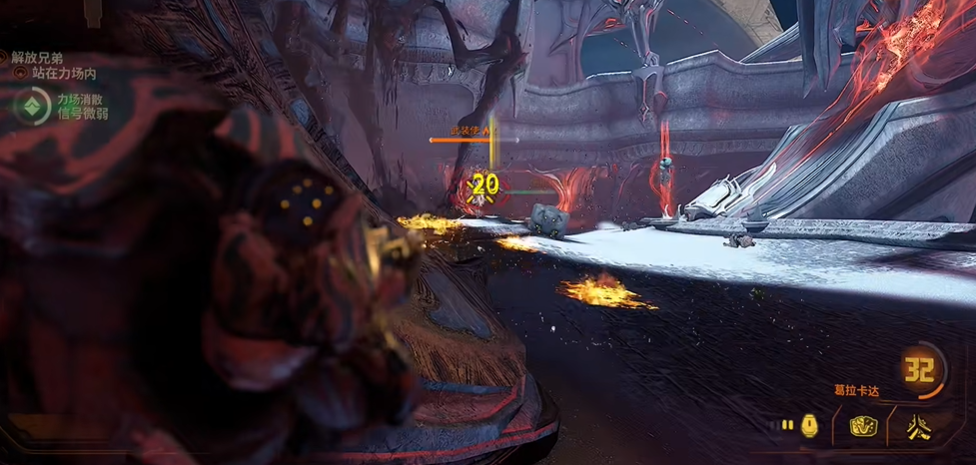Activate the beast-face ability icon
976x465 pixels.
[864, 427]
